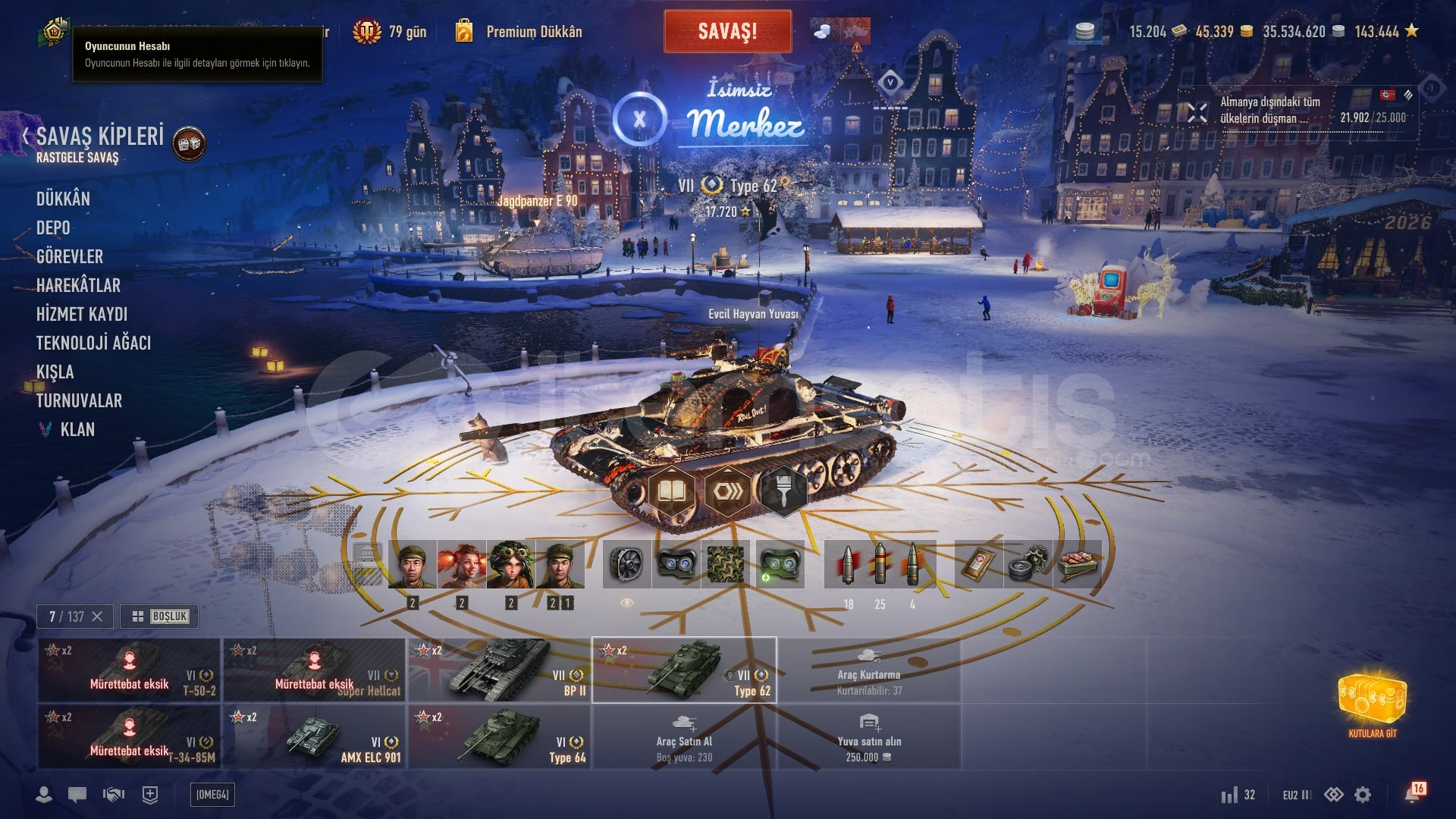Select the BP II tank in carousel
This screenshot has height=819, width=1456.
[x=500, y=670]
